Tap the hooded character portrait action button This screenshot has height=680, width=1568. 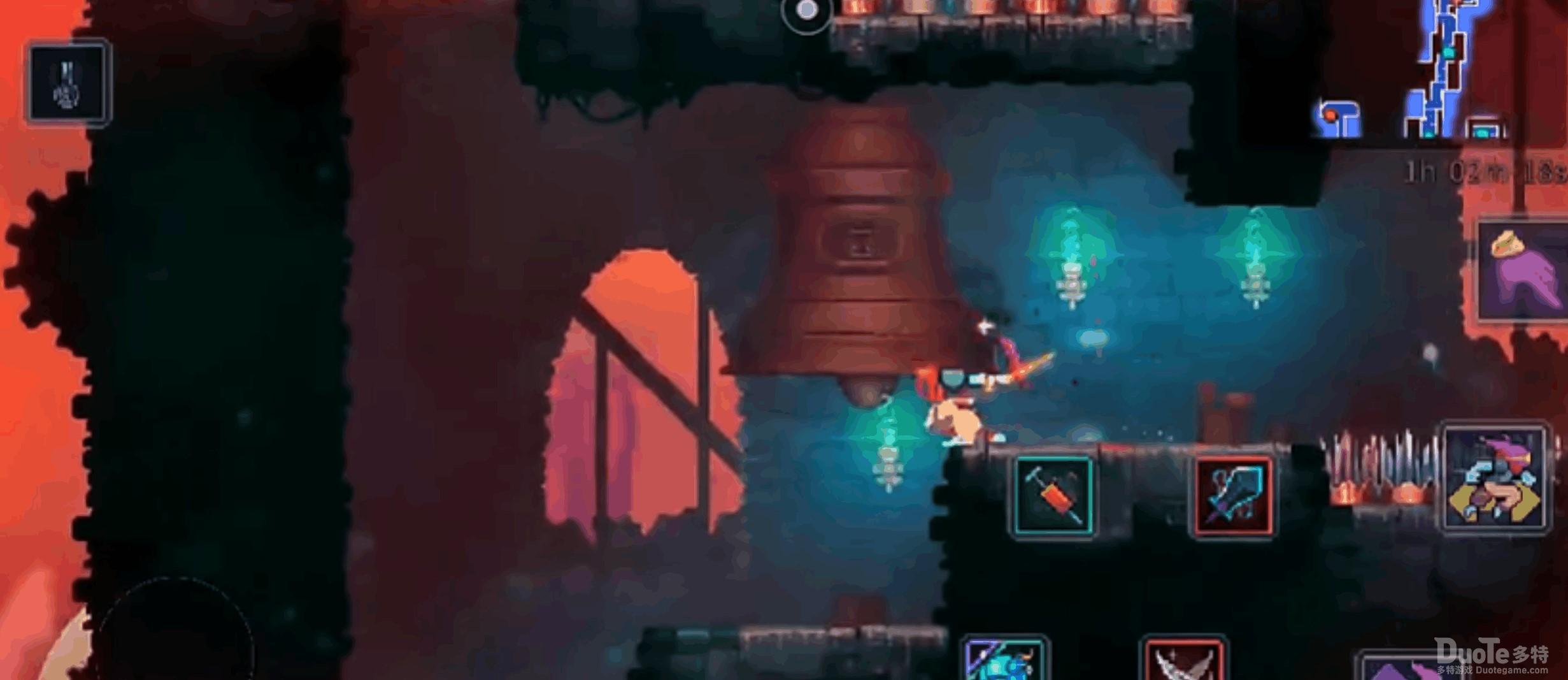pyautogui.click(x=1494, y=478)
